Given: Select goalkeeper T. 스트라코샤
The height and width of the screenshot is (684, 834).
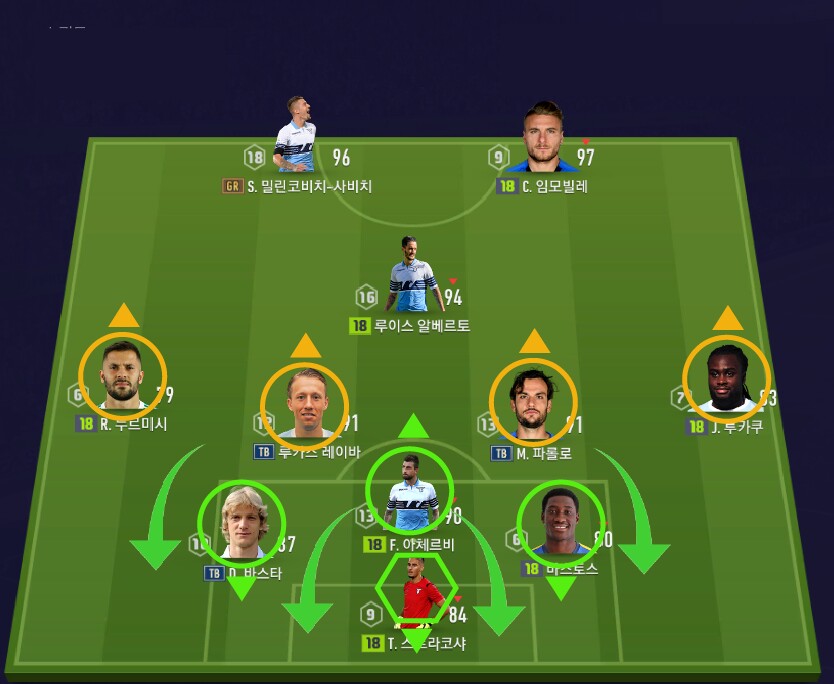Looking at the screenshot, I should point(416,593).
